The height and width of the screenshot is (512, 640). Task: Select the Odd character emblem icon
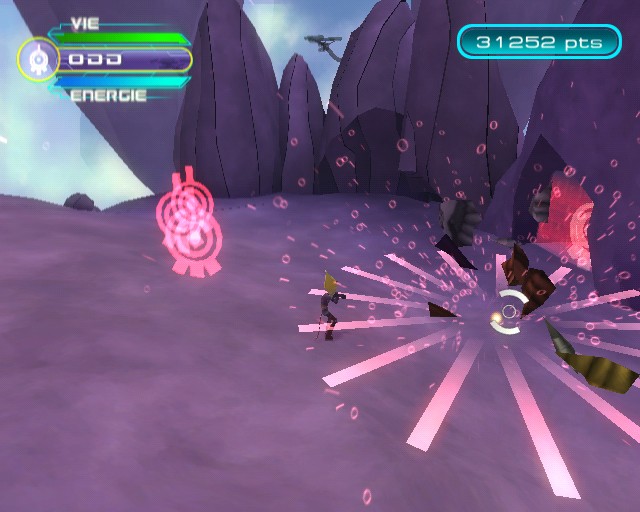click(38, 60)
